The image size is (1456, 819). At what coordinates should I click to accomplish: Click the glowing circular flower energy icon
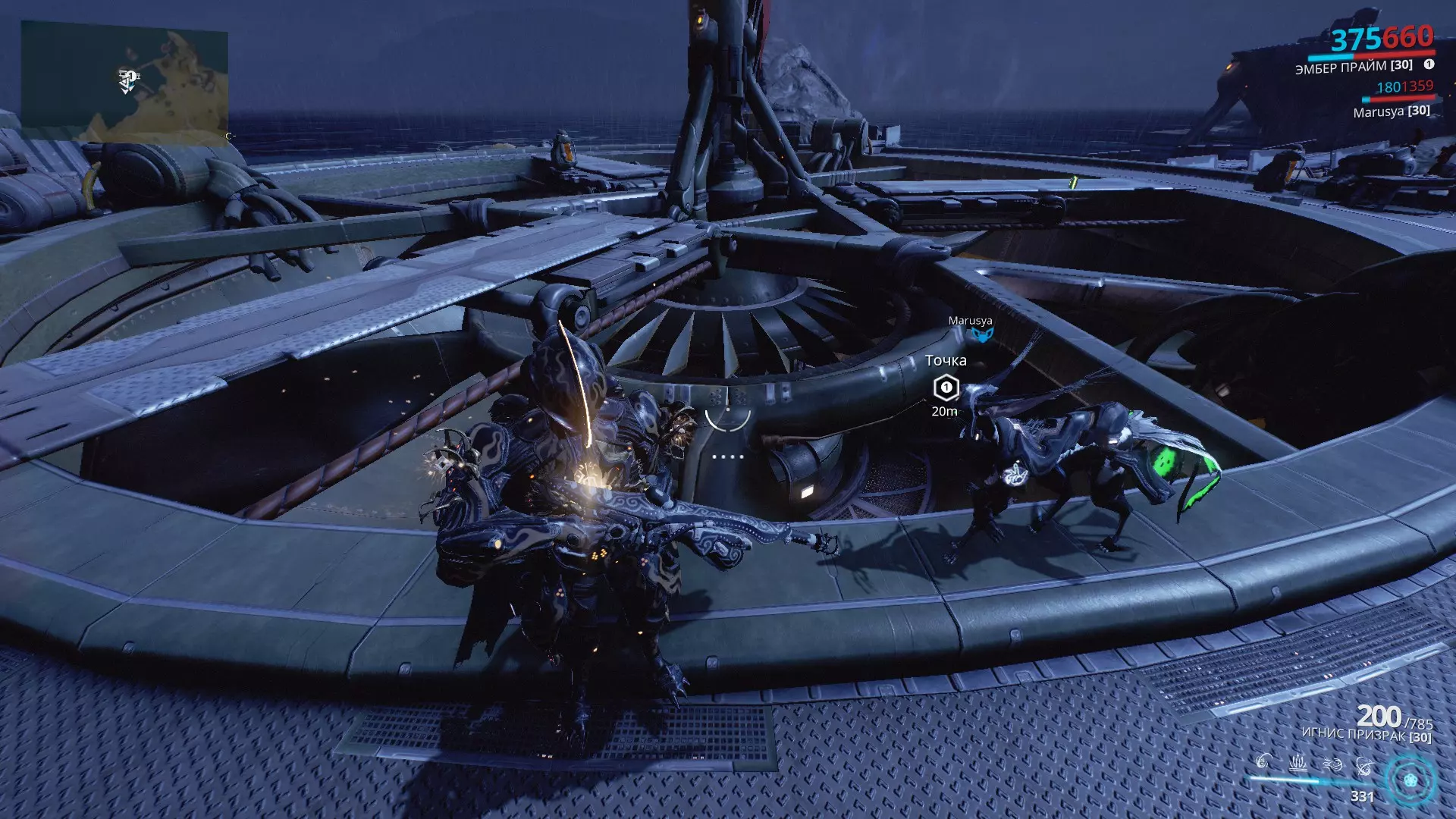[x=1410, y=780]
